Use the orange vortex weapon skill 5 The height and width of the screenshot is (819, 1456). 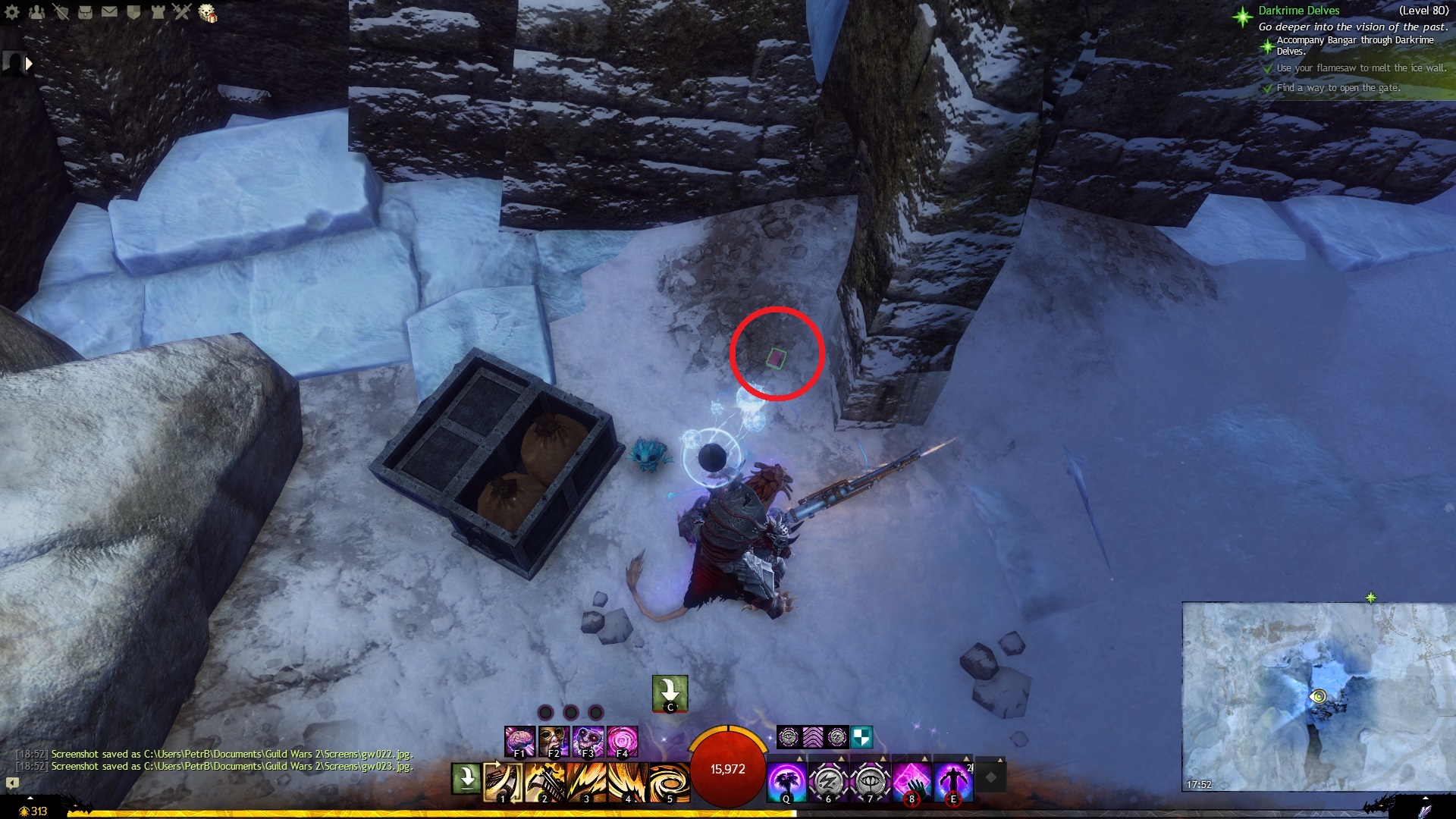(670, 782)
